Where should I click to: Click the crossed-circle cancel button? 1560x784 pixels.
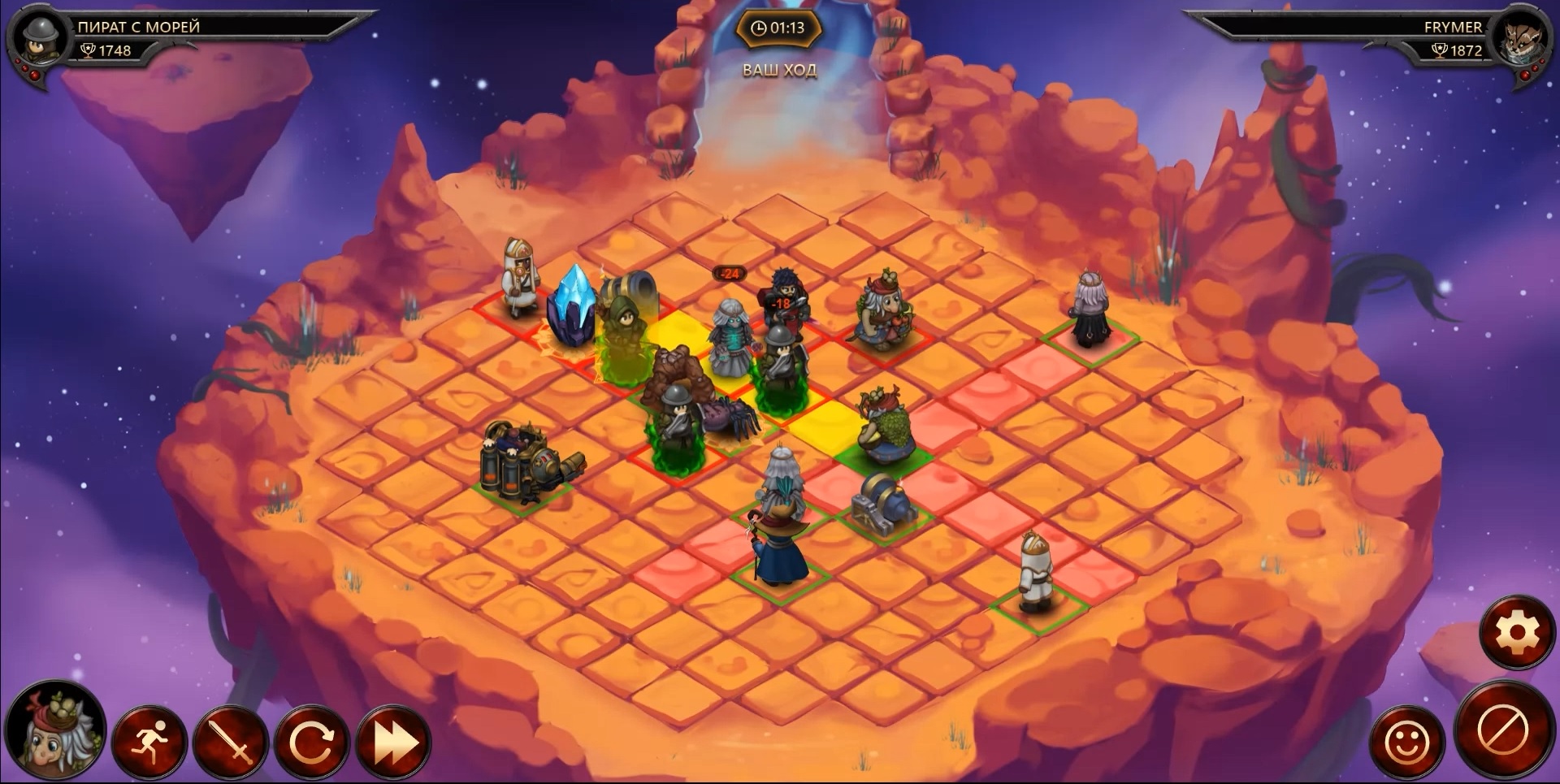coord(1502,731)
